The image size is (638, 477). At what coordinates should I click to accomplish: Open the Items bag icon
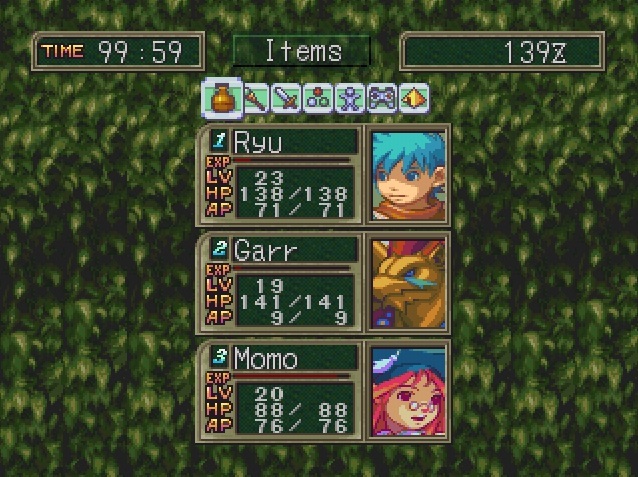pyautogui.click(x=221, y=98)
